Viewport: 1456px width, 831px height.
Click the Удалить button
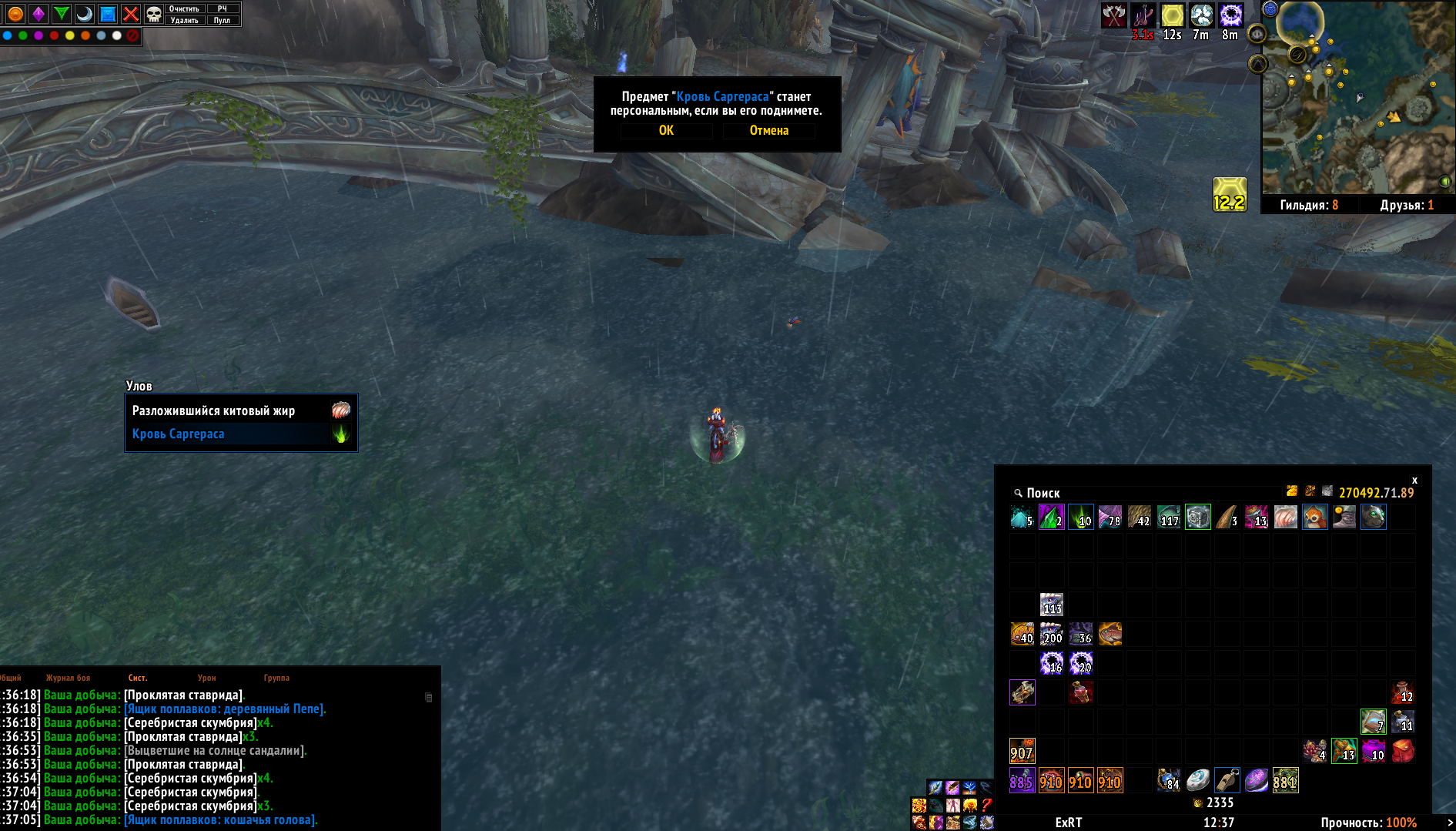[184, 21]
